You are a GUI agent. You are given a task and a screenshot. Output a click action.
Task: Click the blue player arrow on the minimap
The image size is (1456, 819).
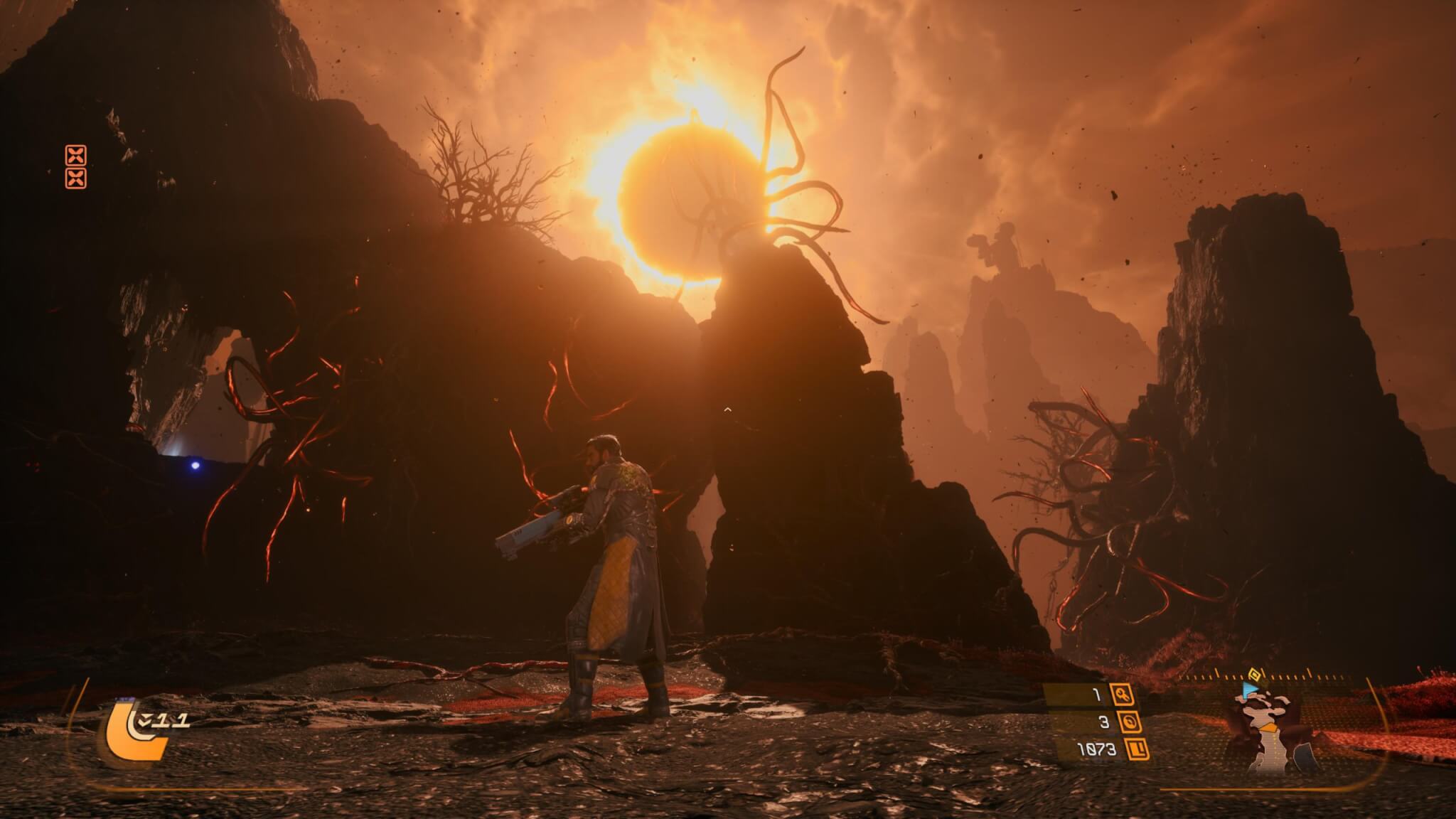1249,691
